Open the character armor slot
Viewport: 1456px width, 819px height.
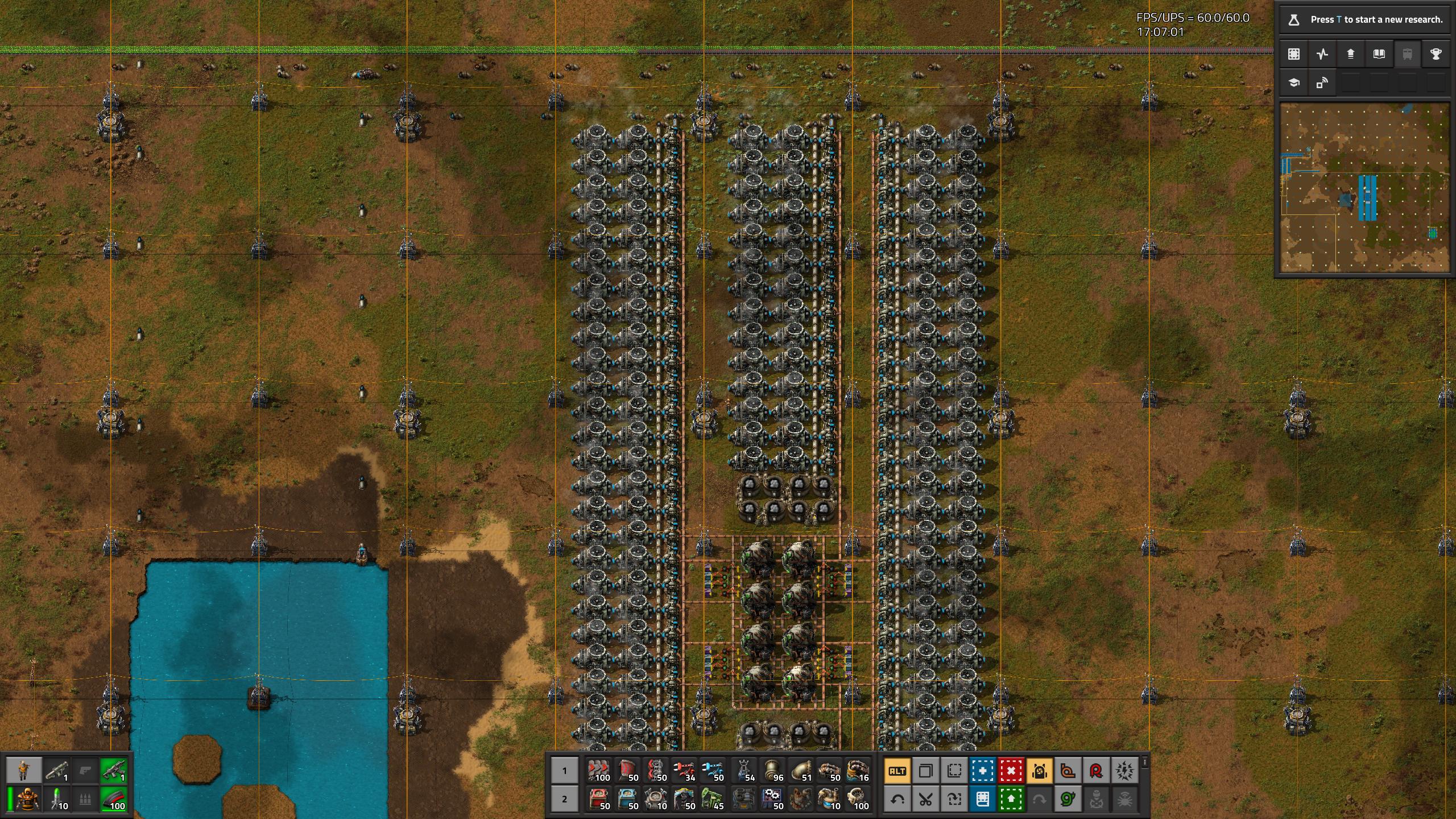26,799
